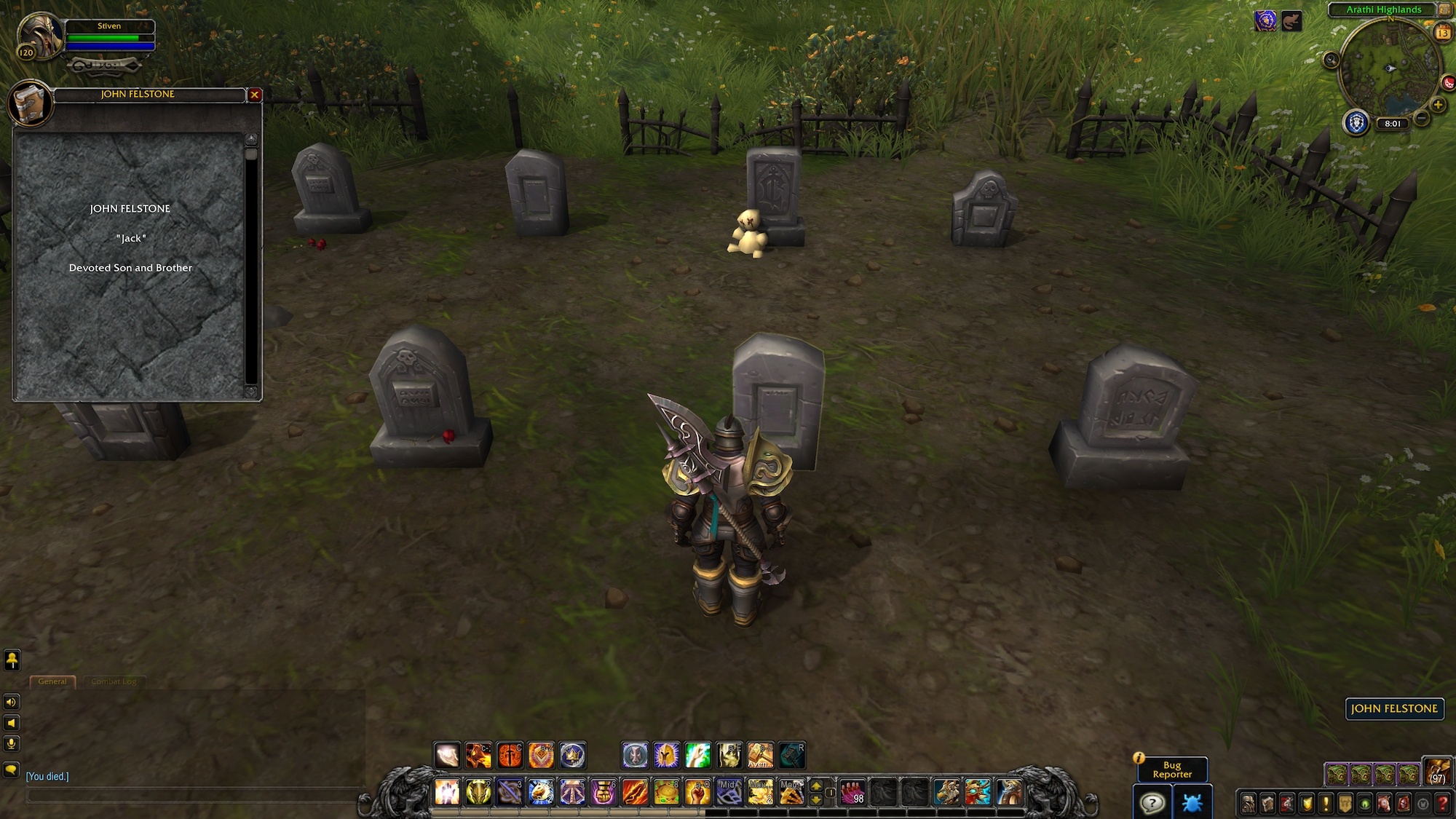The image size is (1456, 819).
Task: Page up the action bar with the yellow up arrow
Action: (x=816, y=787)
